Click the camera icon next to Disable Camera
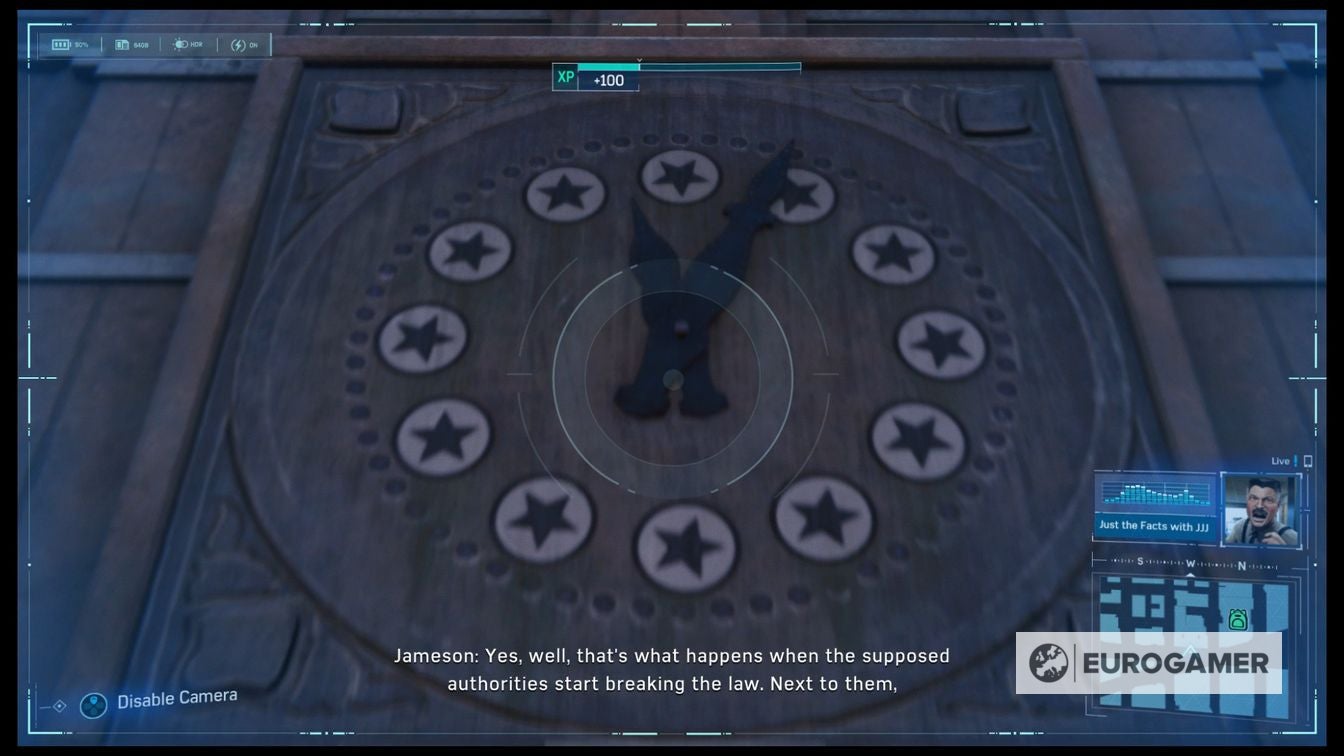This screenshot has width=1344, height=756. tap(92, 704)
